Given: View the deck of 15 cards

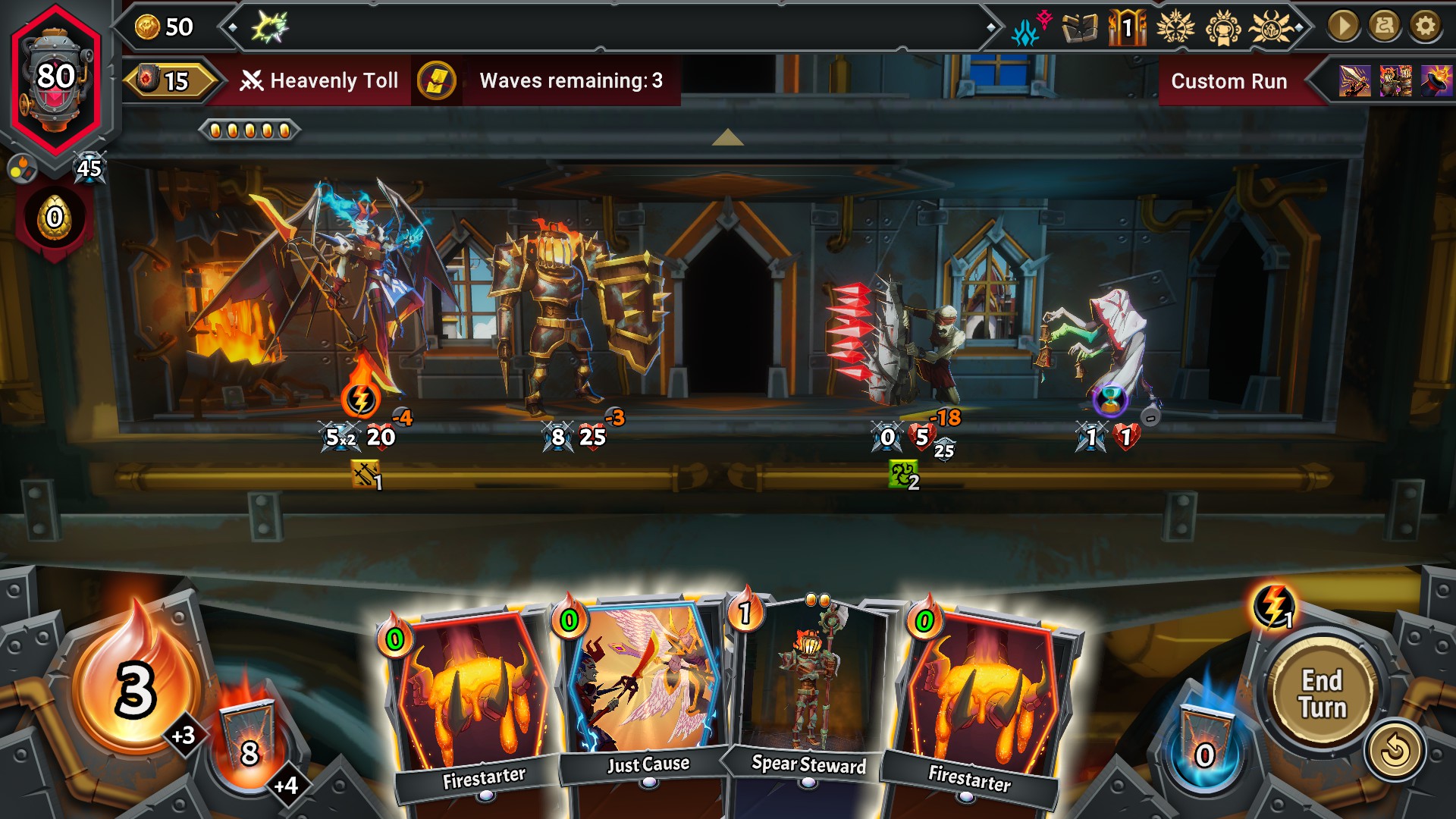Looking at the screenshot, I should coord(168,80).
